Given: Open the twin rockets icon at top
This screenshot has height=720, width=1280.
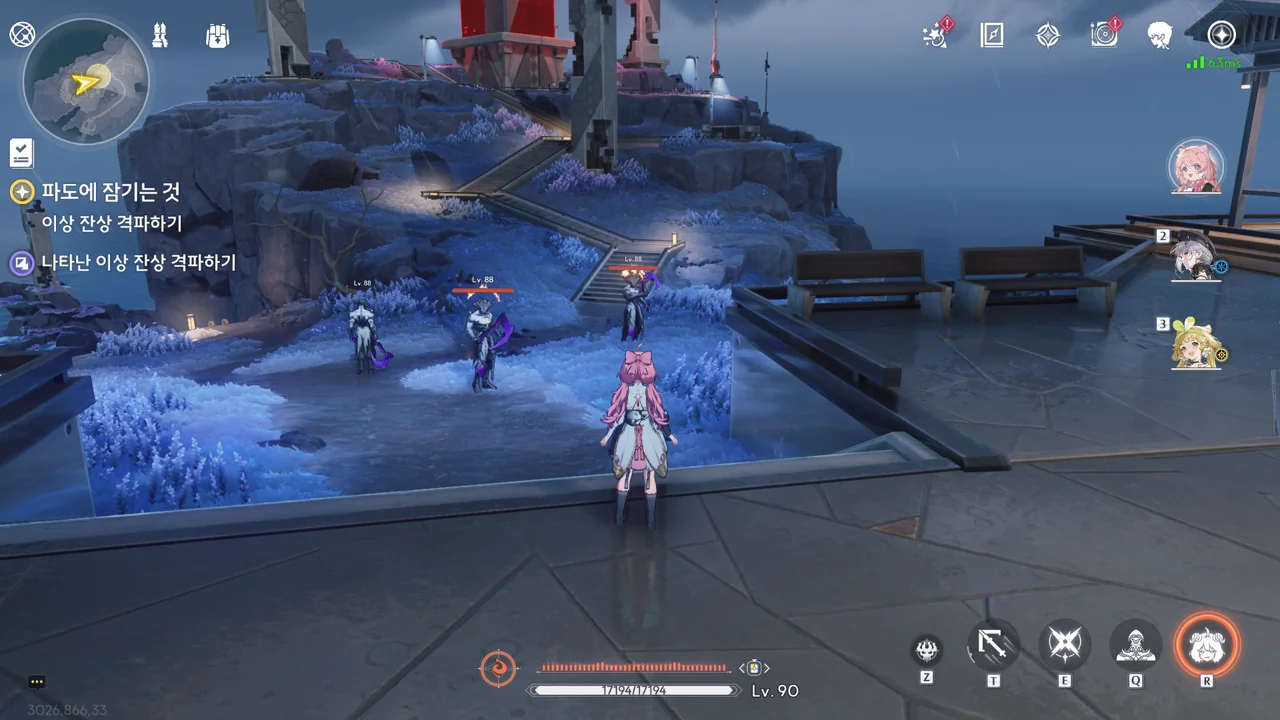Looking at the screenshot, I should [160, 36].
